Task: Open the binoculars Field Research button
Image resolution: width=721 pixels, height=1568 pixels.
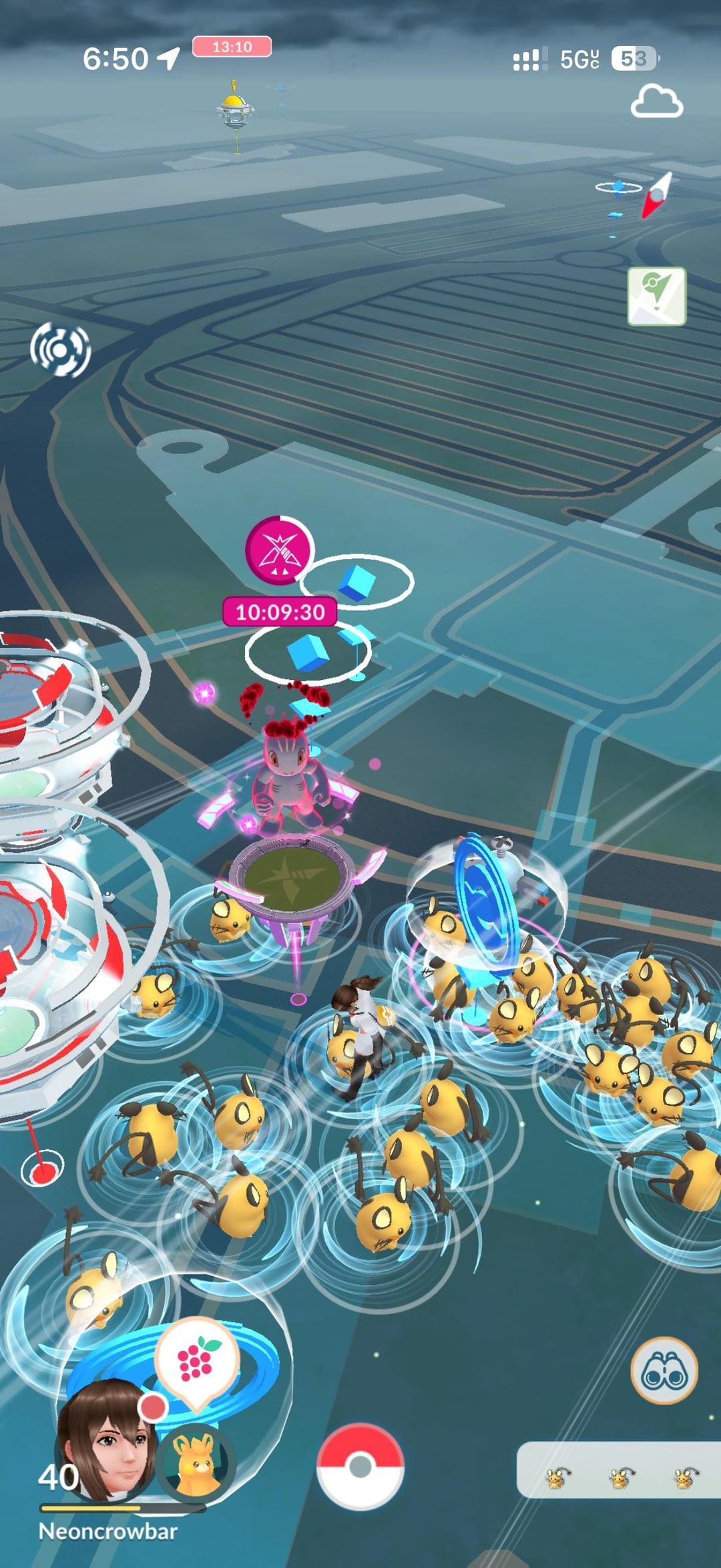Action: (x=664, y=1372)
